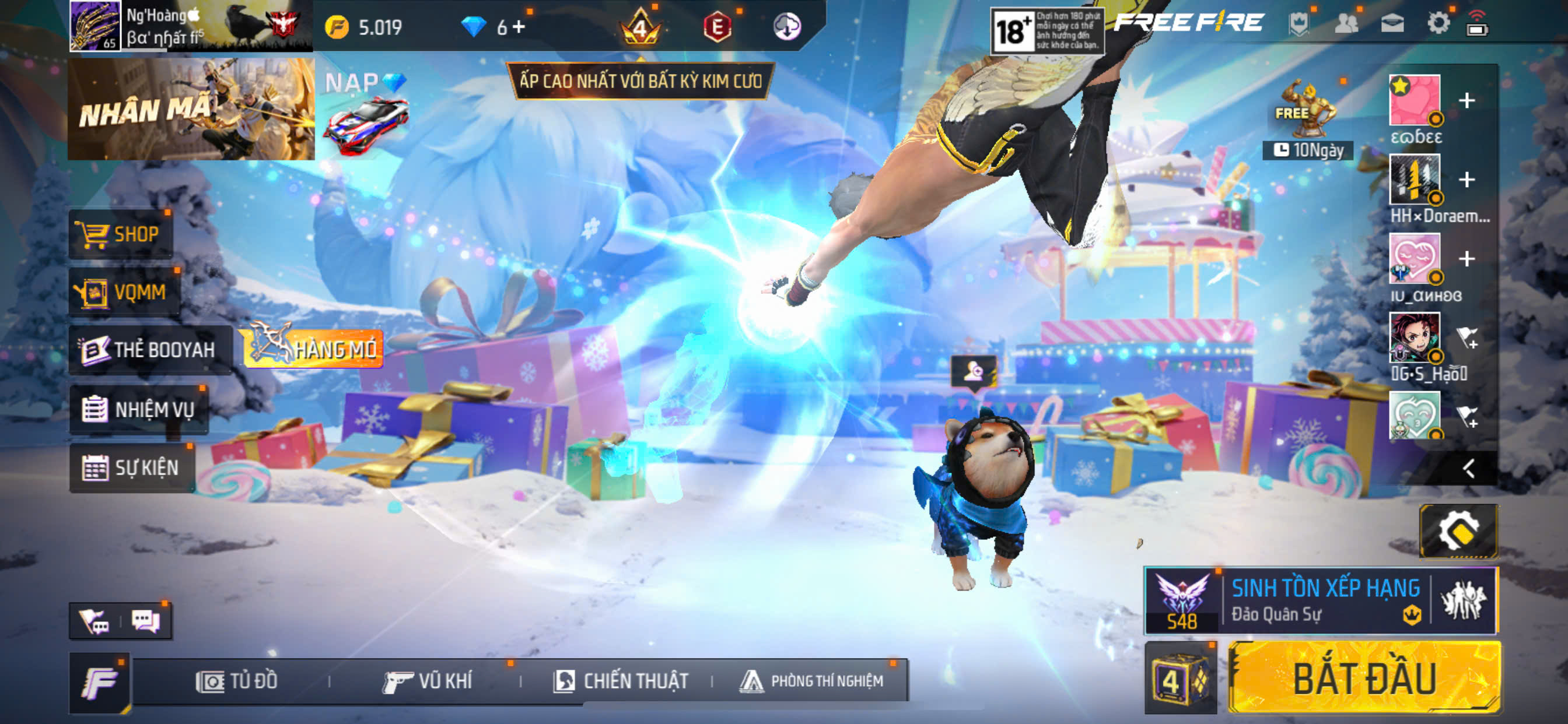The width and height of the screenshot is (1568, 724).
Task: Open the mail envelope icon
Action: coord(1392,24)
